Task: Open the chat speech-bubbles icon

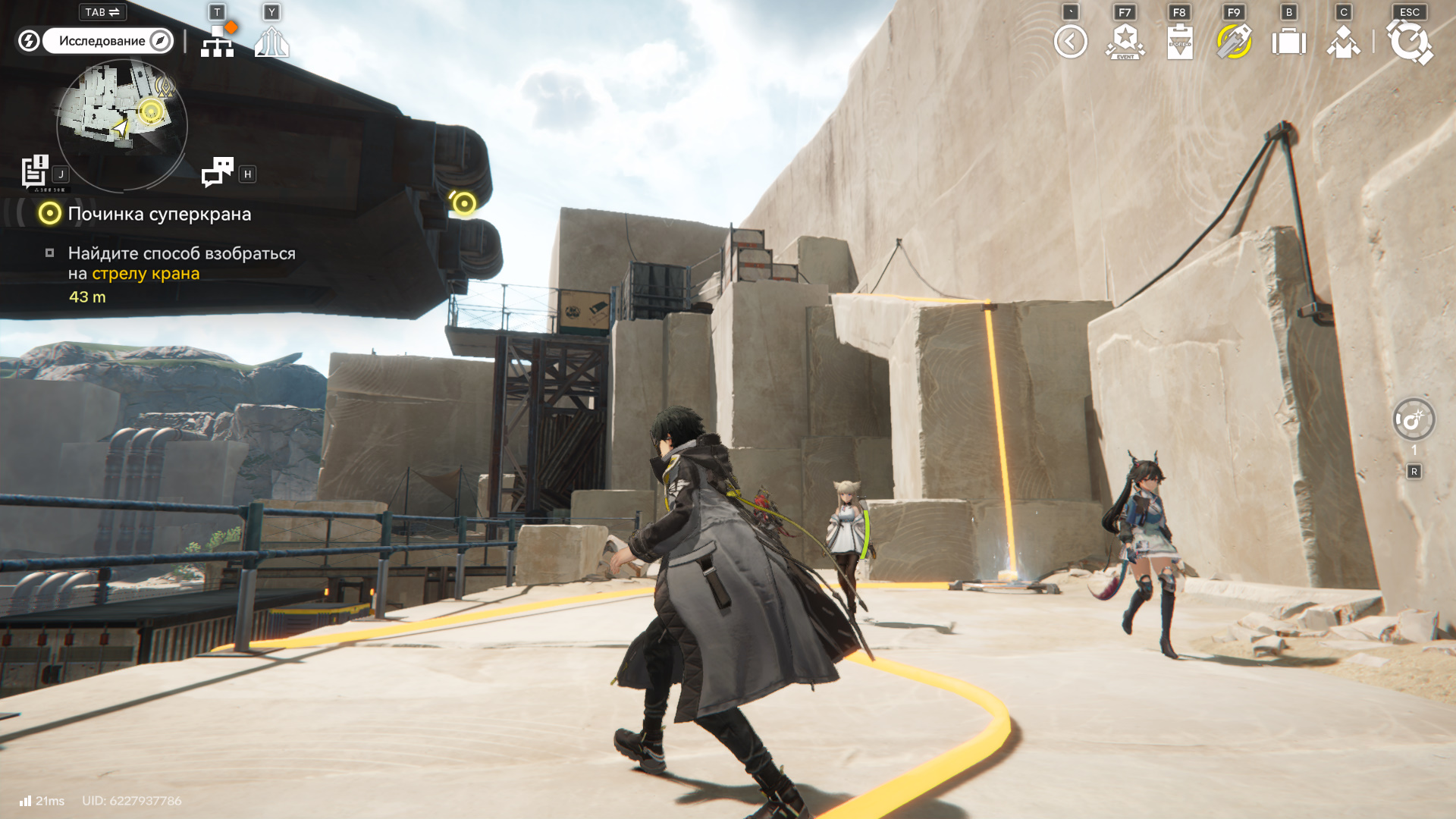Action: (218, 172)
